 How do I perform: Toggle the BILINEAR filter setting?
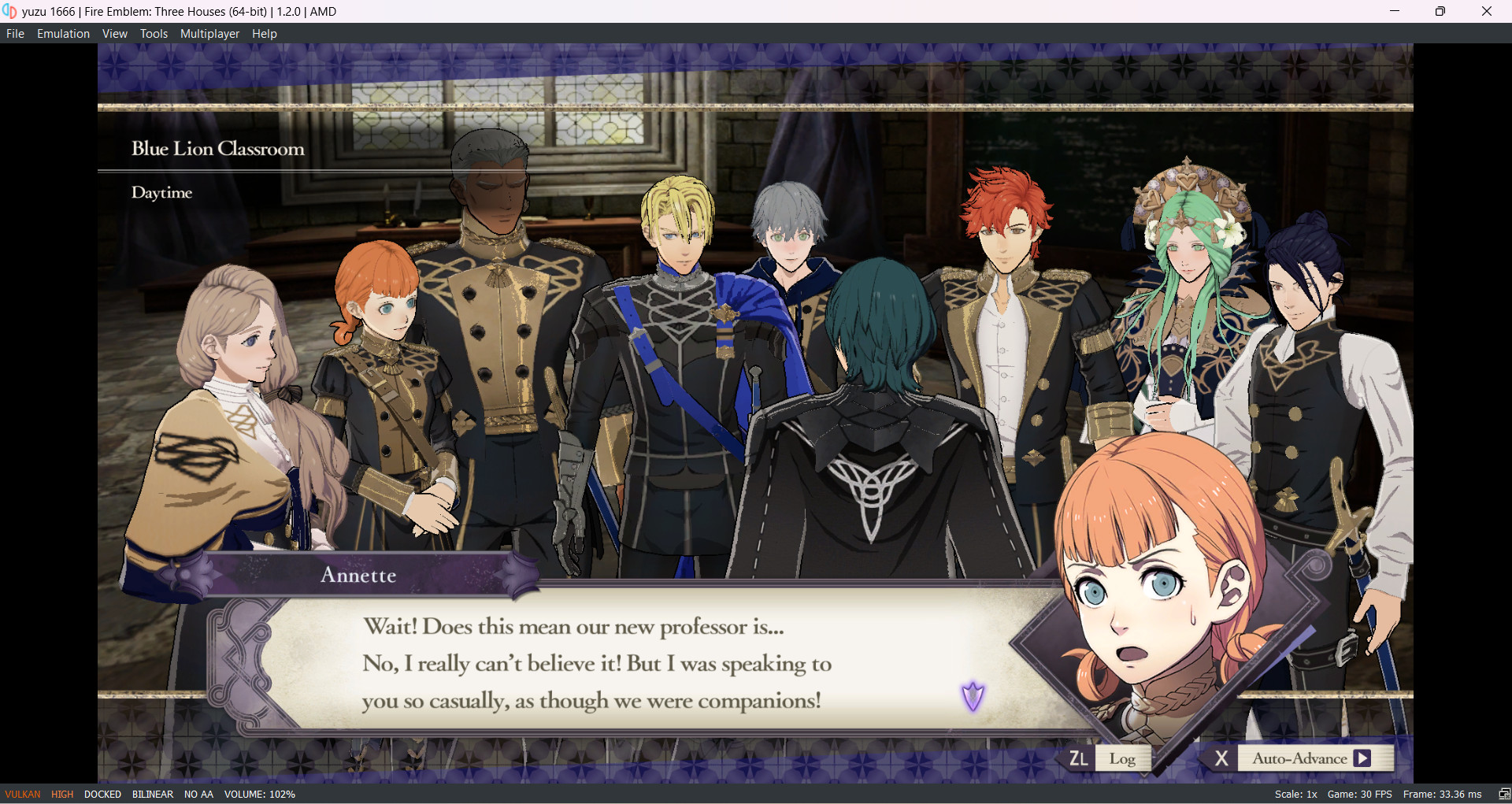[x=152, y=794]
